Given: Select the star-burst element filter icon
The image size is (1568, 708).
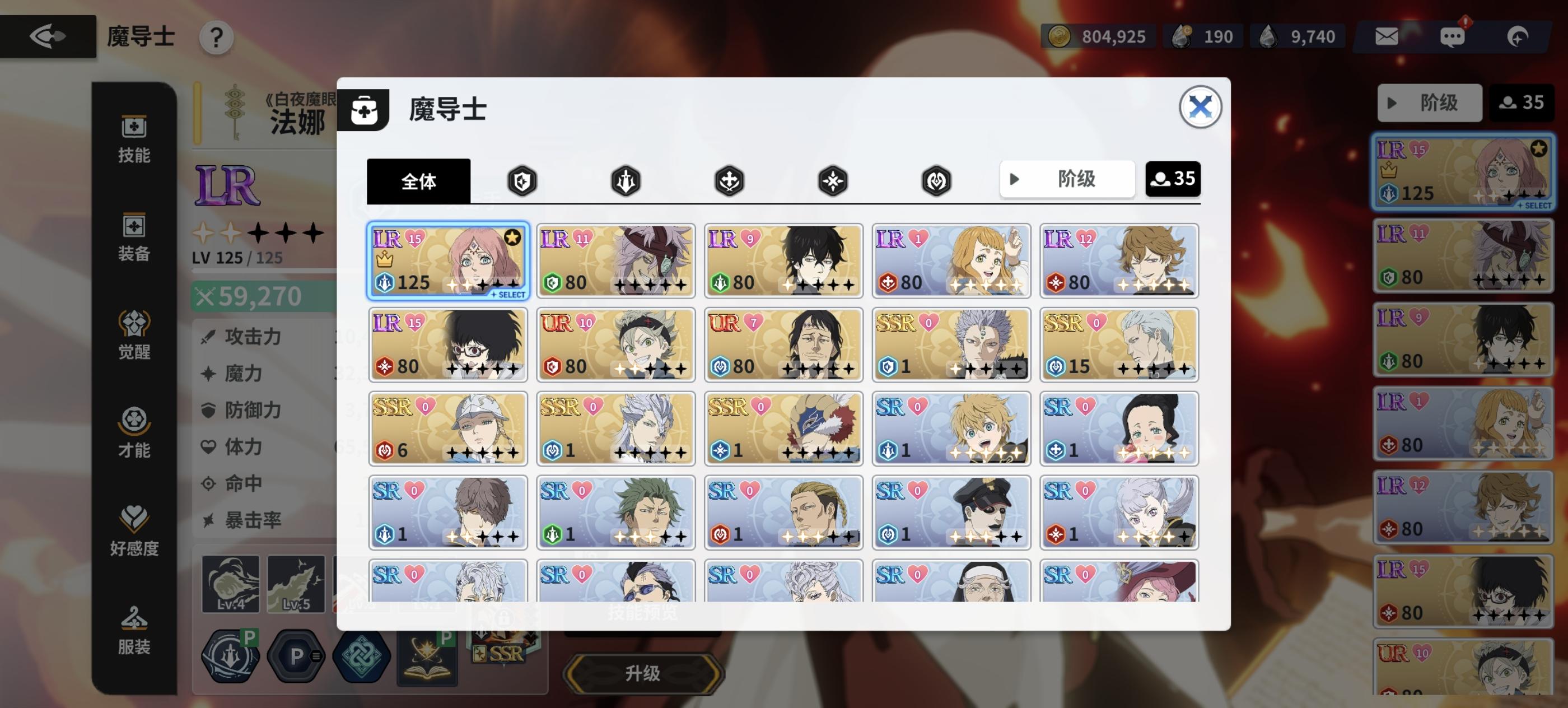Looking at the screenshot, I should point(833,180).
